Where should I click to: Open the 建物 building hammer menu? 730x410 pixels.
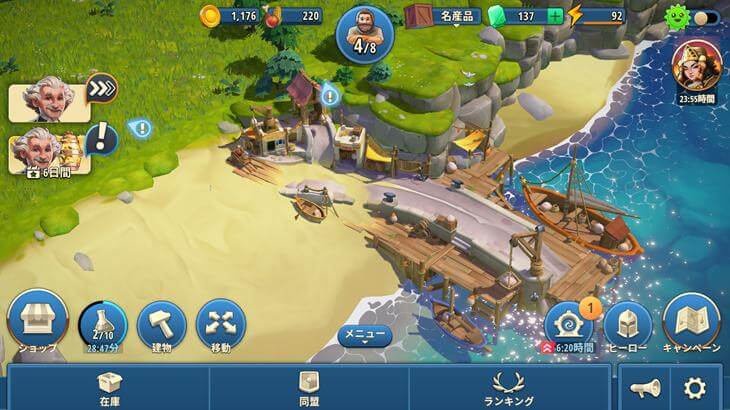161,324
